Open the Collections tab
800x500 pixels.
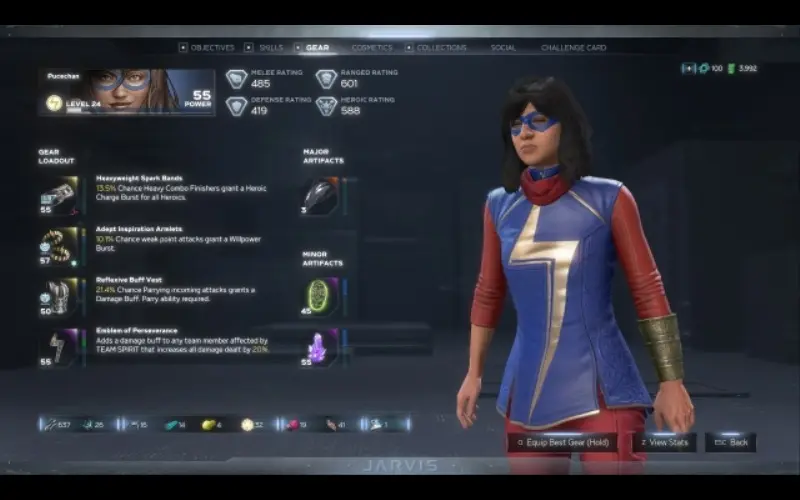point(441,47)
